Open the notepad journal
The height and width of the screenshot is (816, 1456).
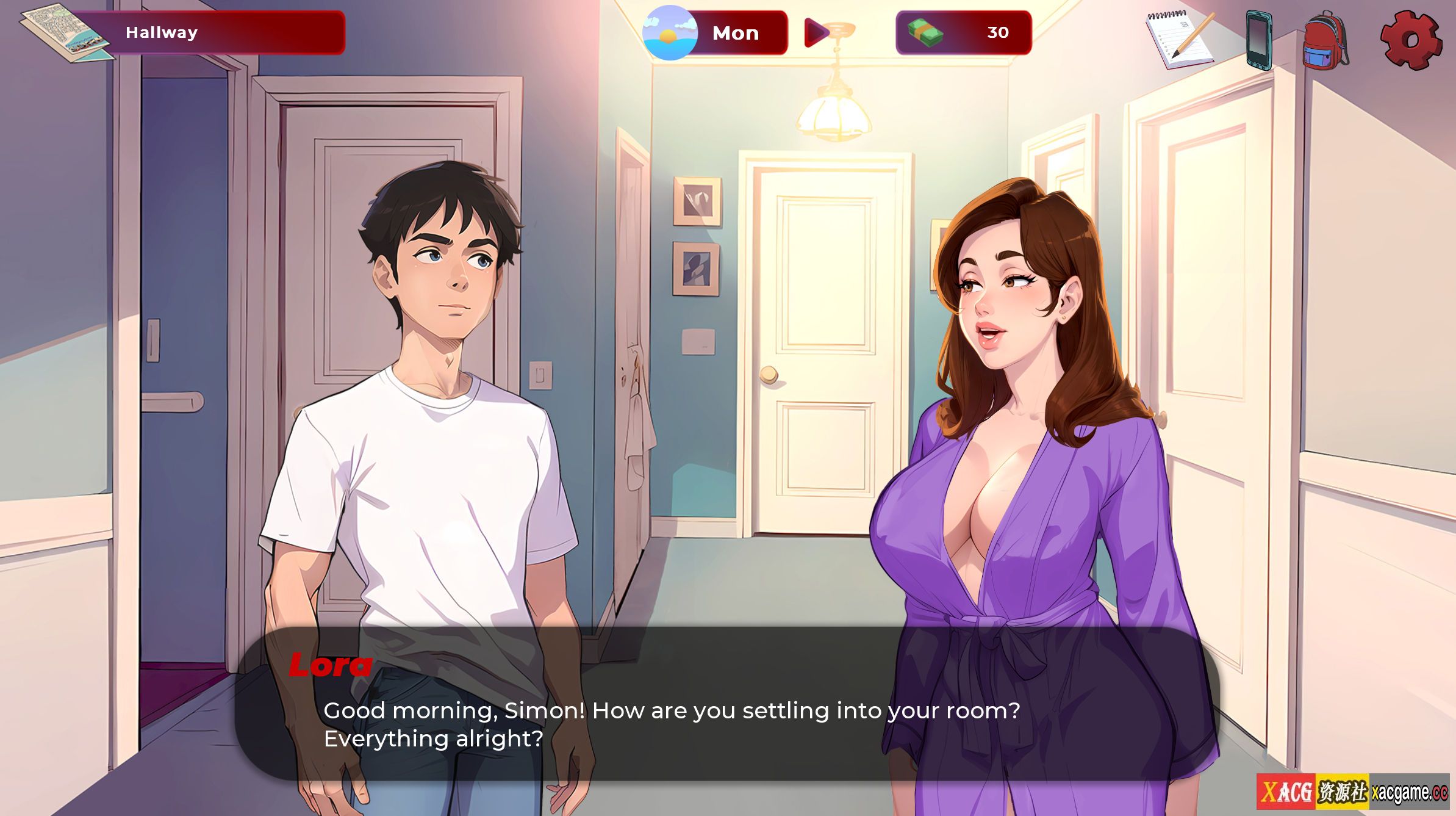coord(1178,40)
